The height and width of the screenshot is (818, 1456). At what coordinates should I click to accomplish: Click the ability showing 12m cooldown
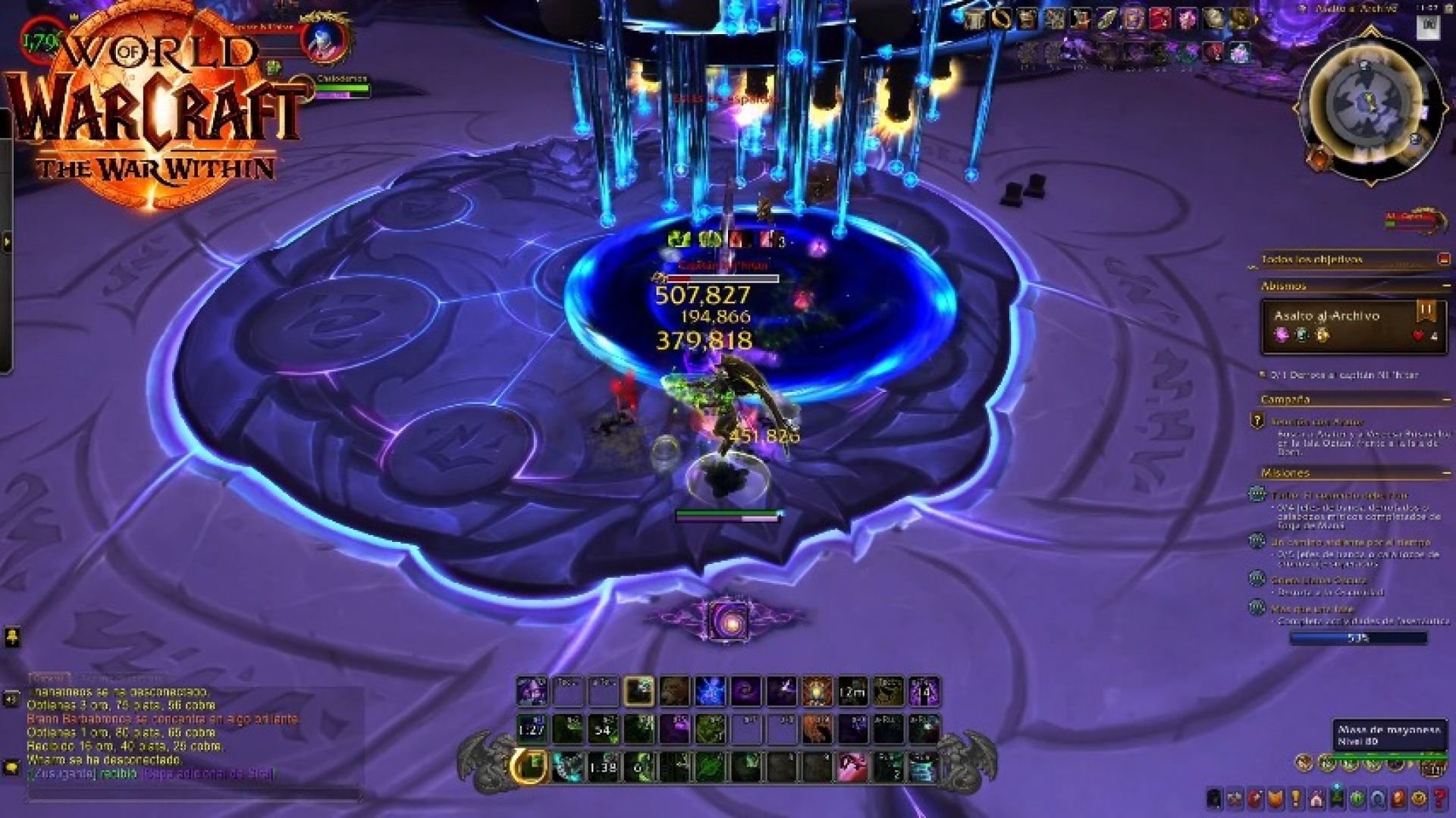click(x=851, y=690)
